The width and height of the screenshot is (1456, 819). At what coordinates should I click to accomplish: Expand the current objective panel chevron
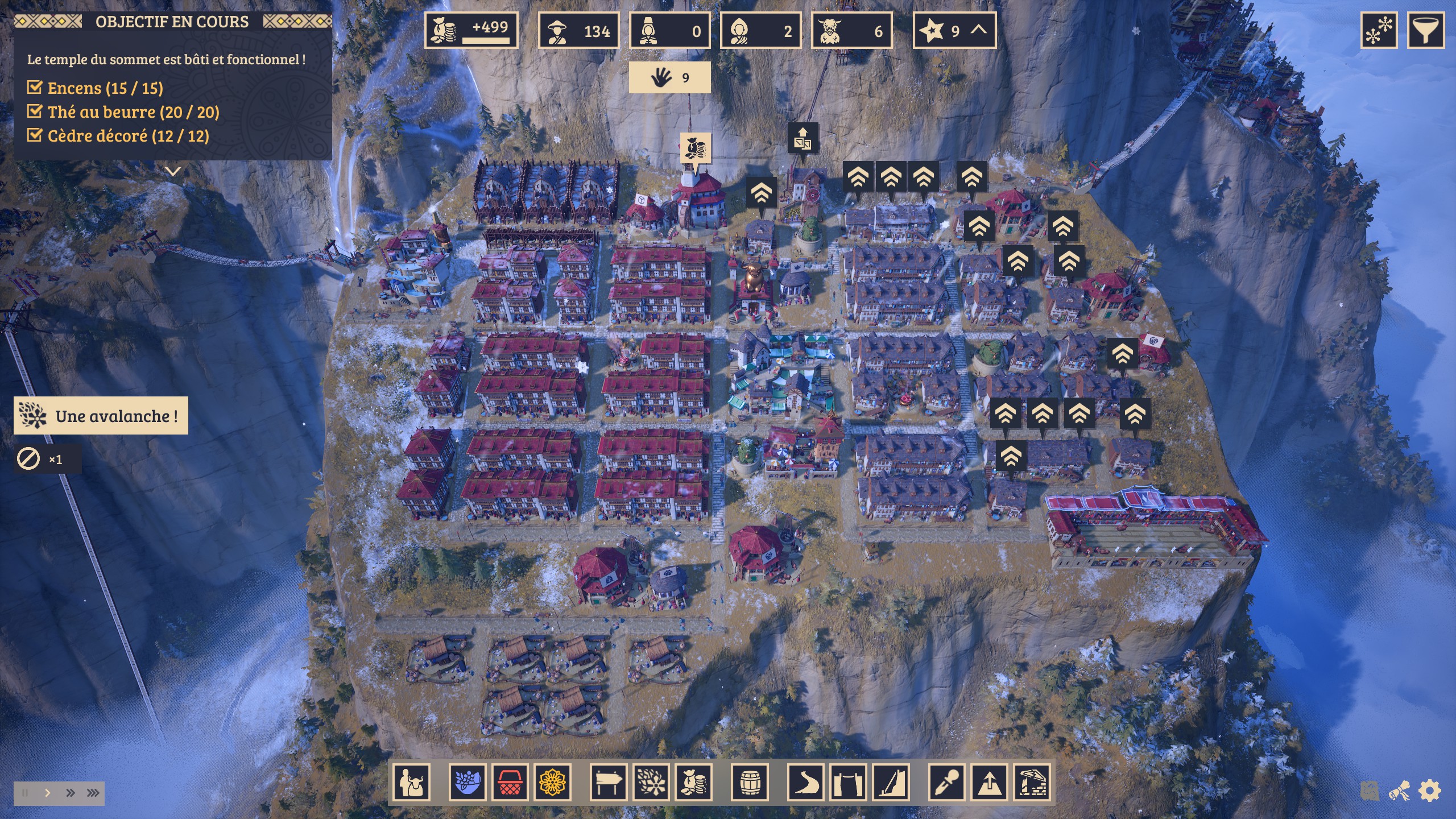click(x=173, y=171)
